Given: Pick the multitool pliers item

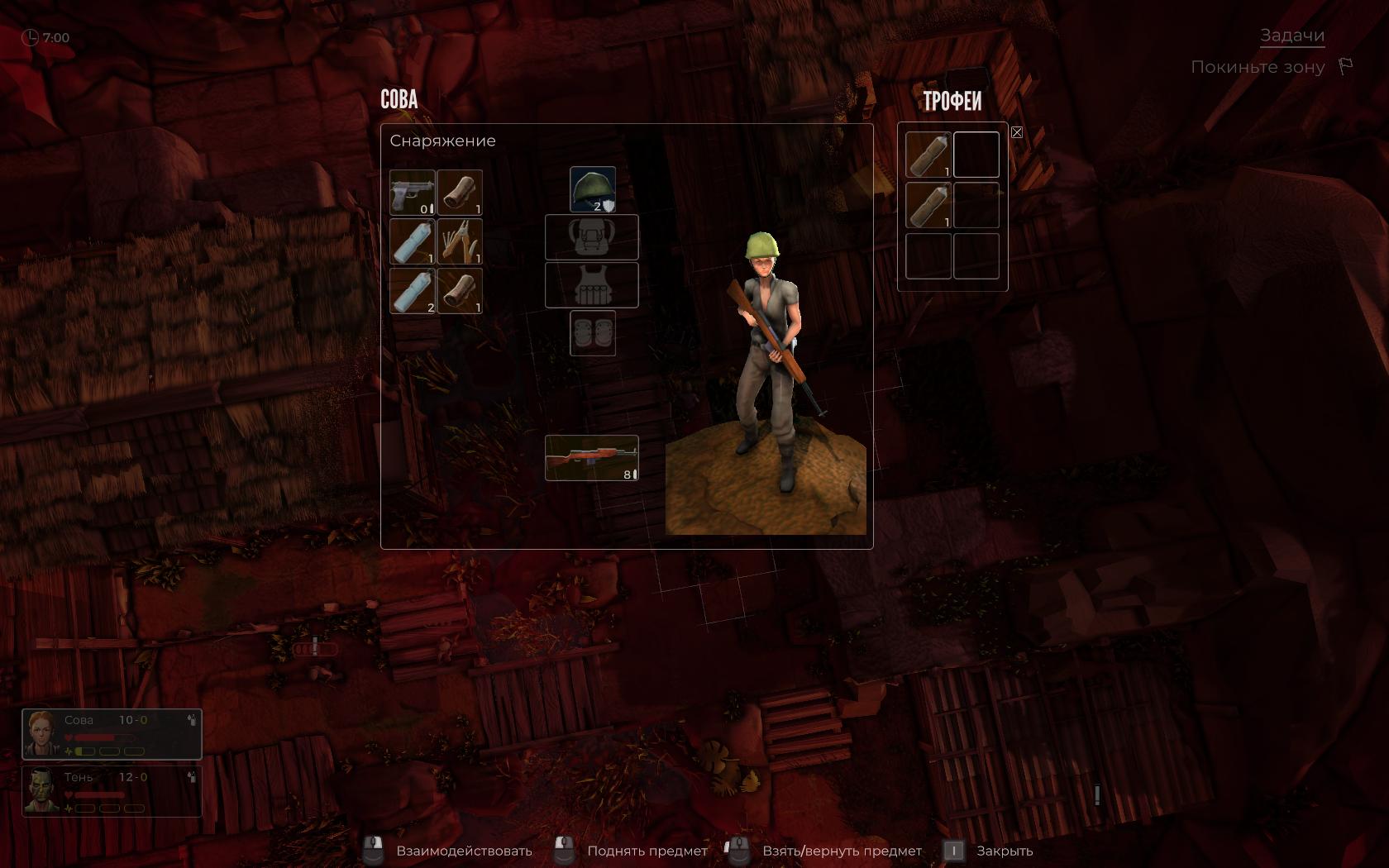Looking at the screenshot, I should (x=460, y=241).
